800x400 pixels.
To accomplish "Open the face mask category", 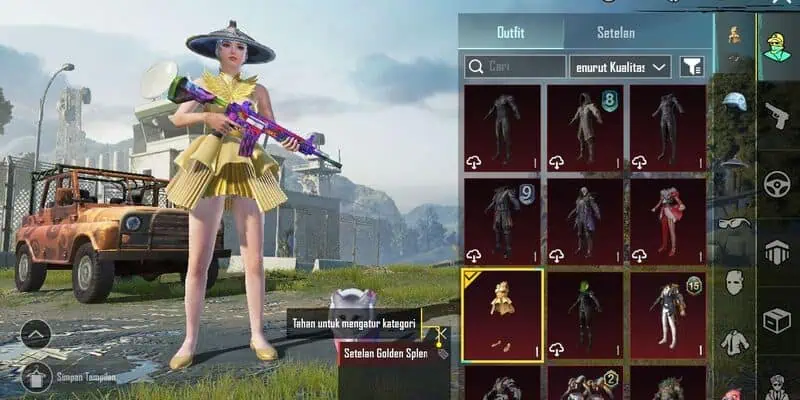I will point(734,282).
